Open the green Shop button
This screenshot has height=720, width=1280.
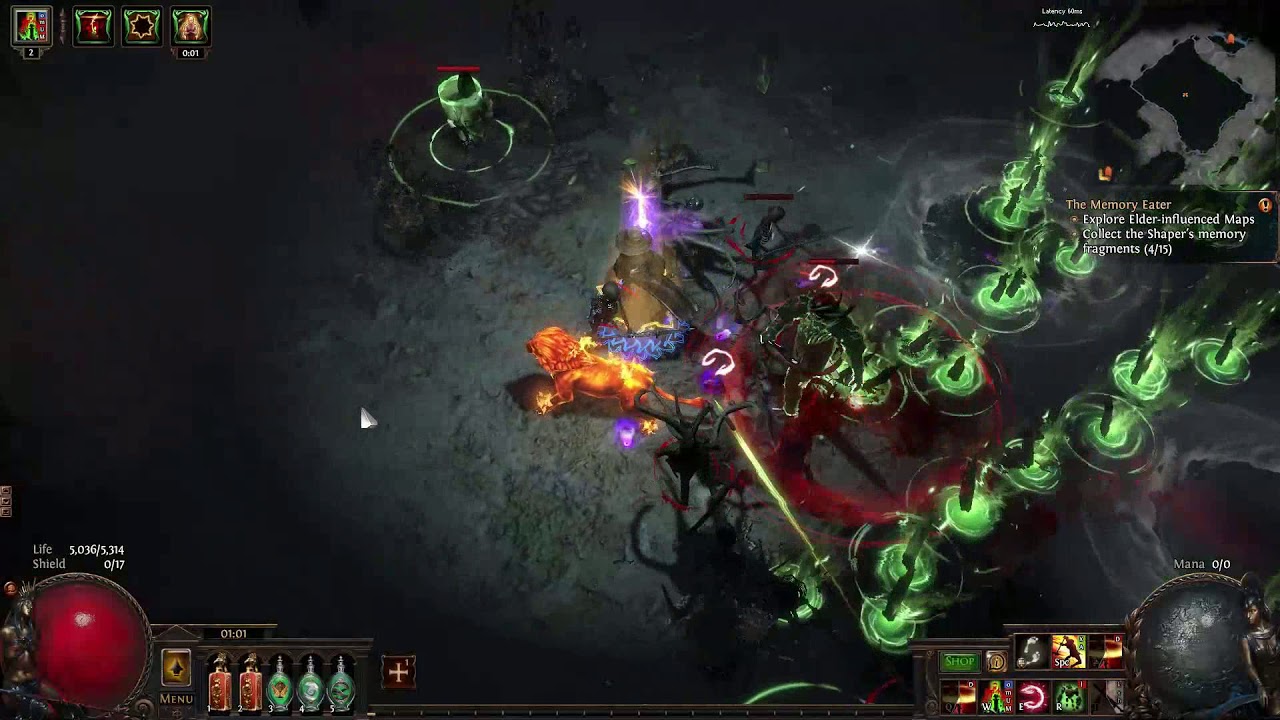tap(959, 661)
